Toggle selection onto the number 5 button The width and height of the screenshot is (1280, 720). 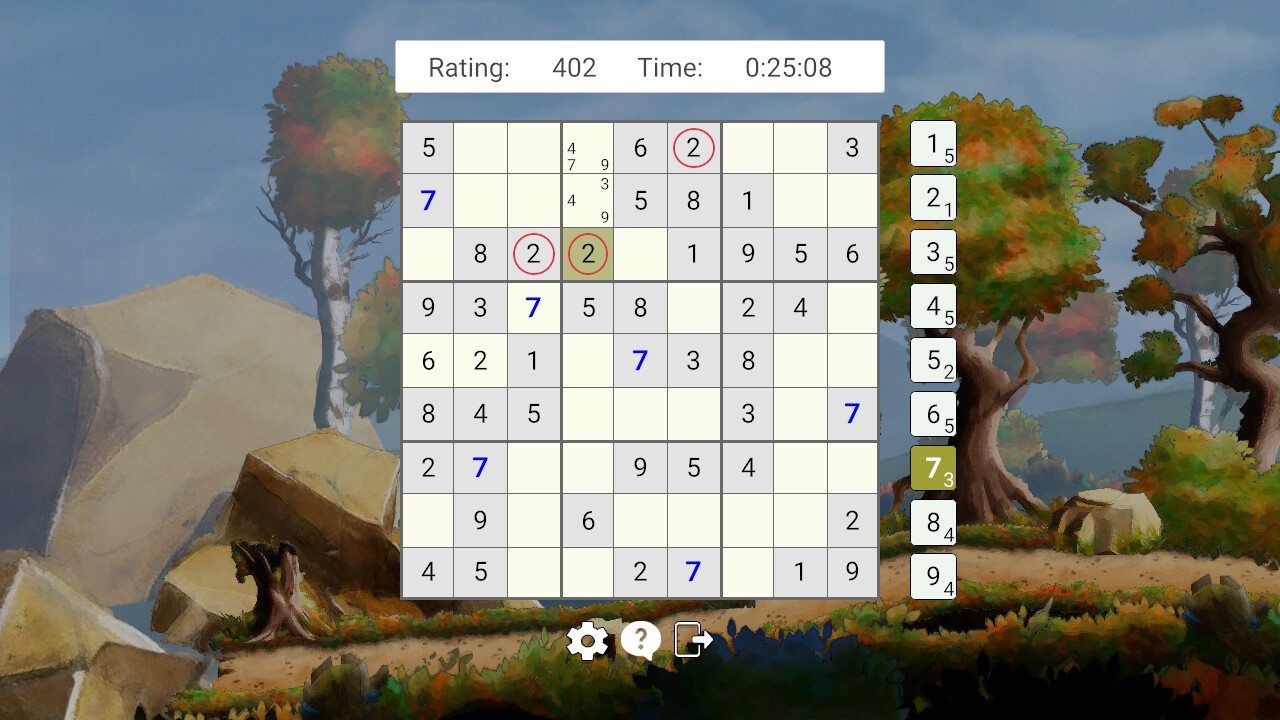[933, 360]
